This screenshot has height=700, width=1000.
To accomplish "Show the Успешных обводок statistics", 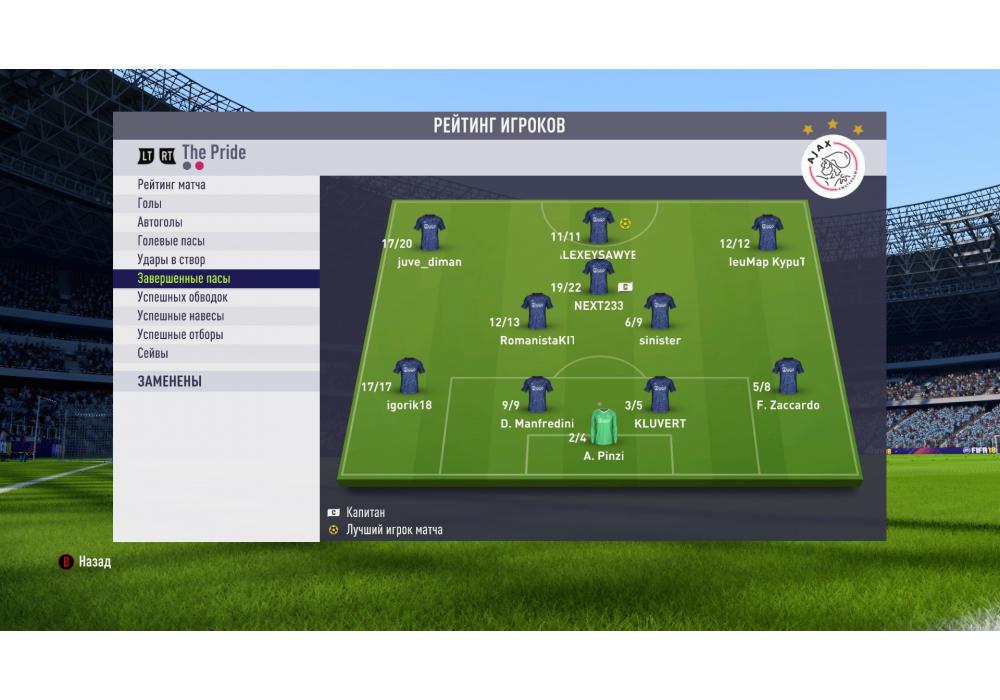I will click(x=183, y=297).
